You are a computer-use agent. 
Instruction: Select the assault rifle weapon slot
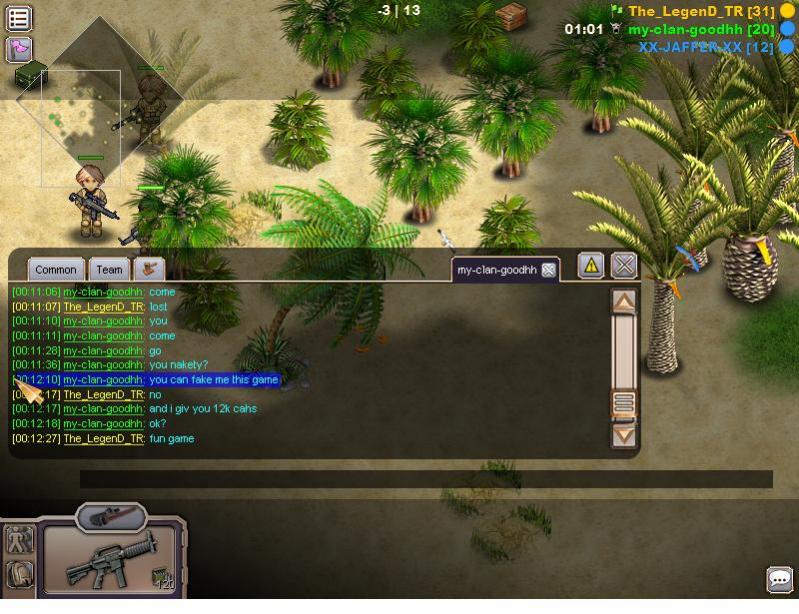[x=110, y=562]
